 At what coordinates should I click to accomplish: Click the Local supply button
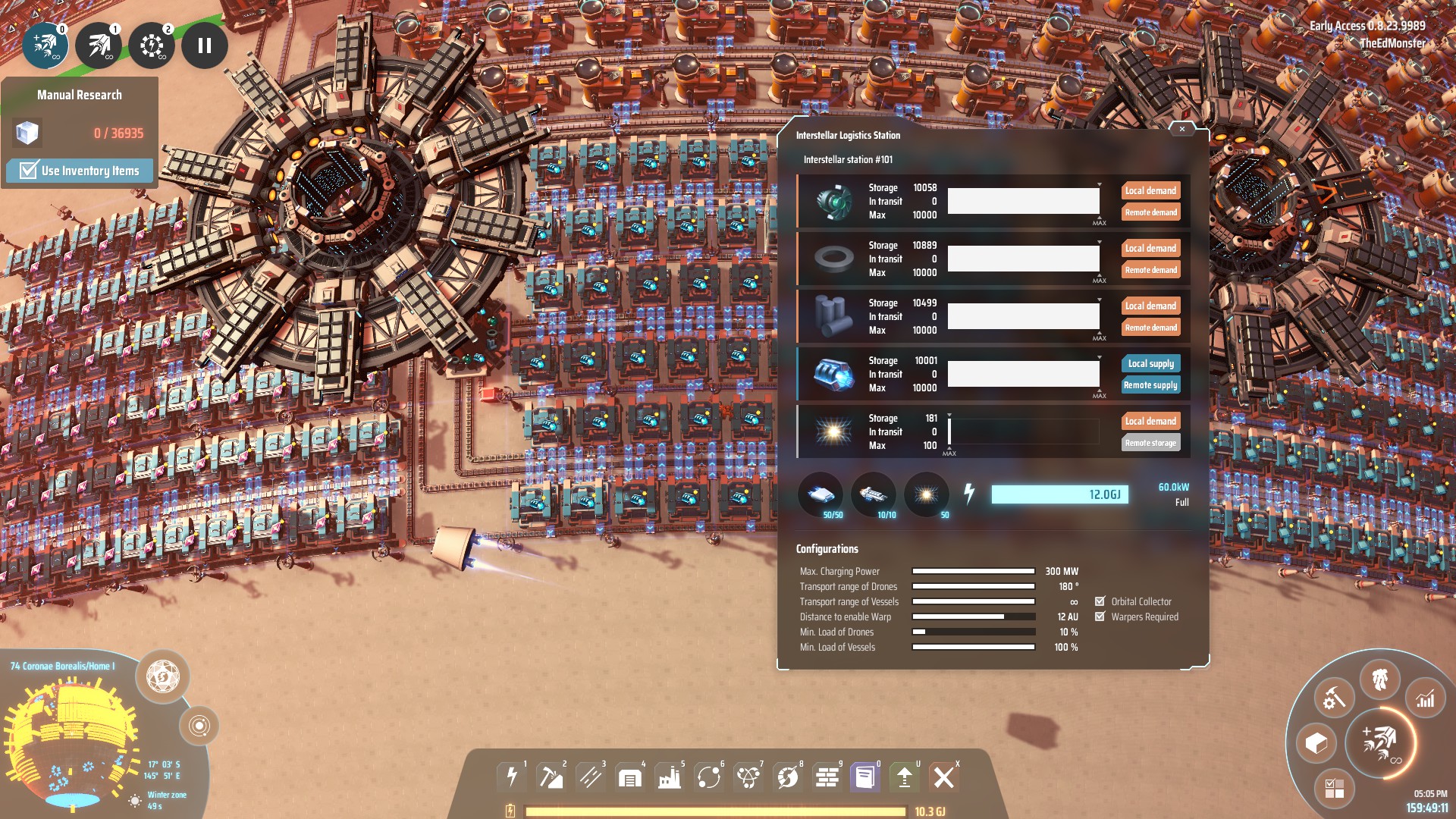[1150, 363]
